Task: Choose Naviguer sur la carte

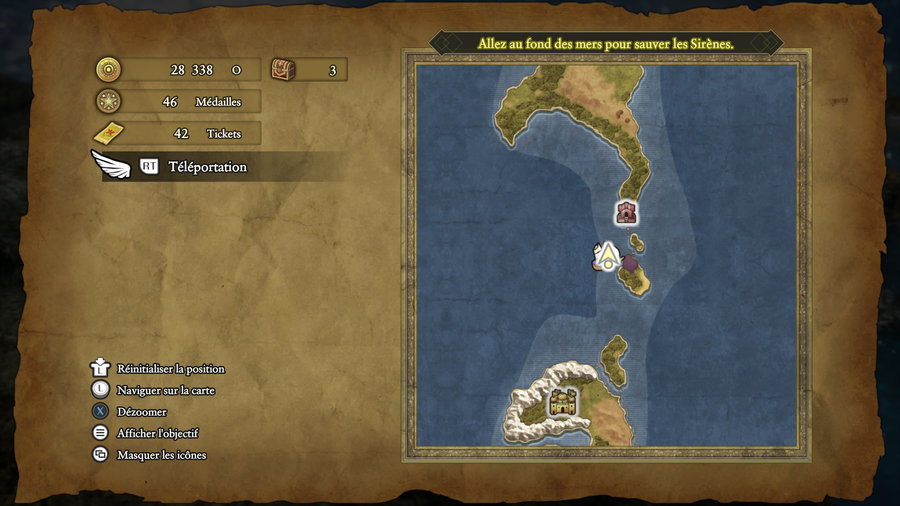Action: pyautogui.click(x=165, y=390)
